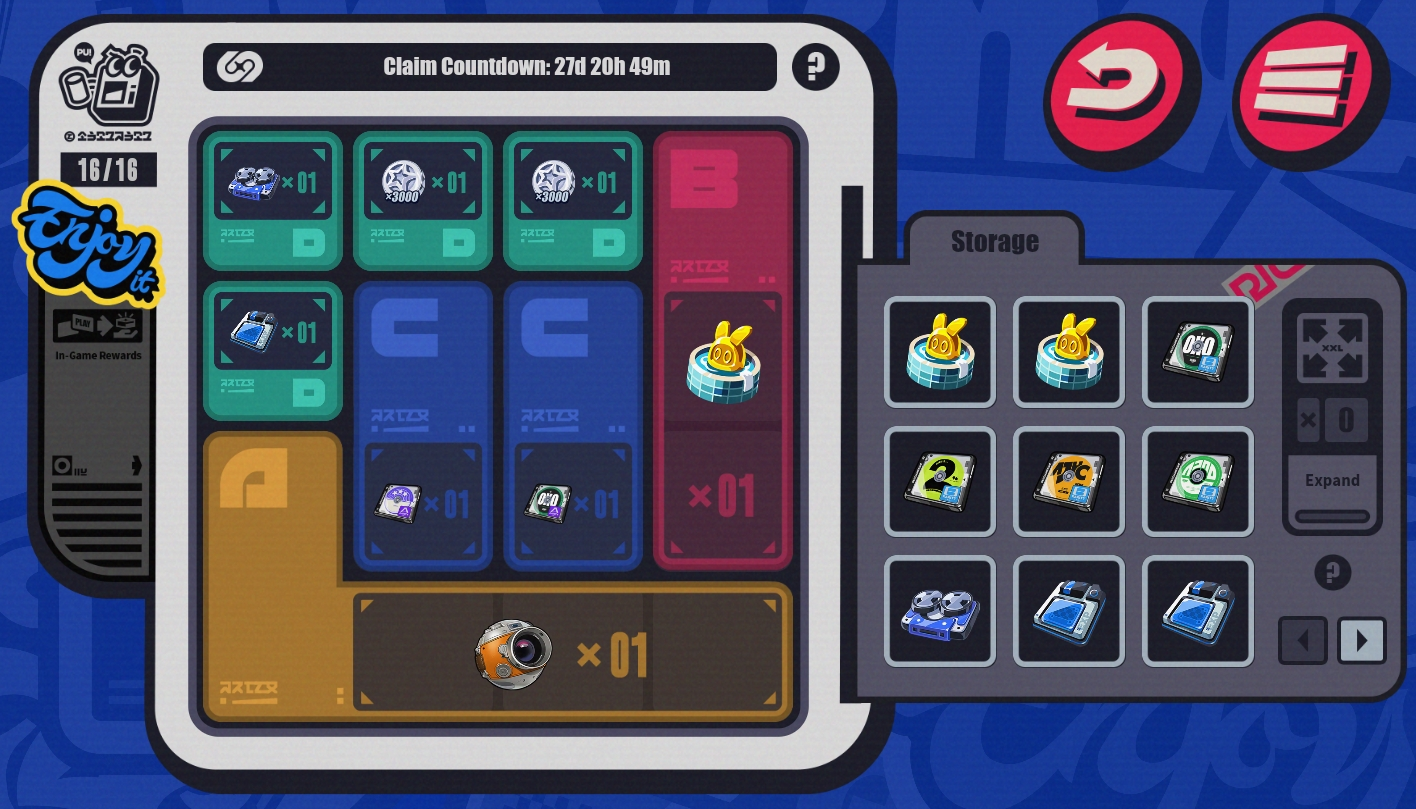Choose the black O/O disc in Storage
Image resolution: width=1416 pixels, height=809 pixels.
(x=1198, y=352)
